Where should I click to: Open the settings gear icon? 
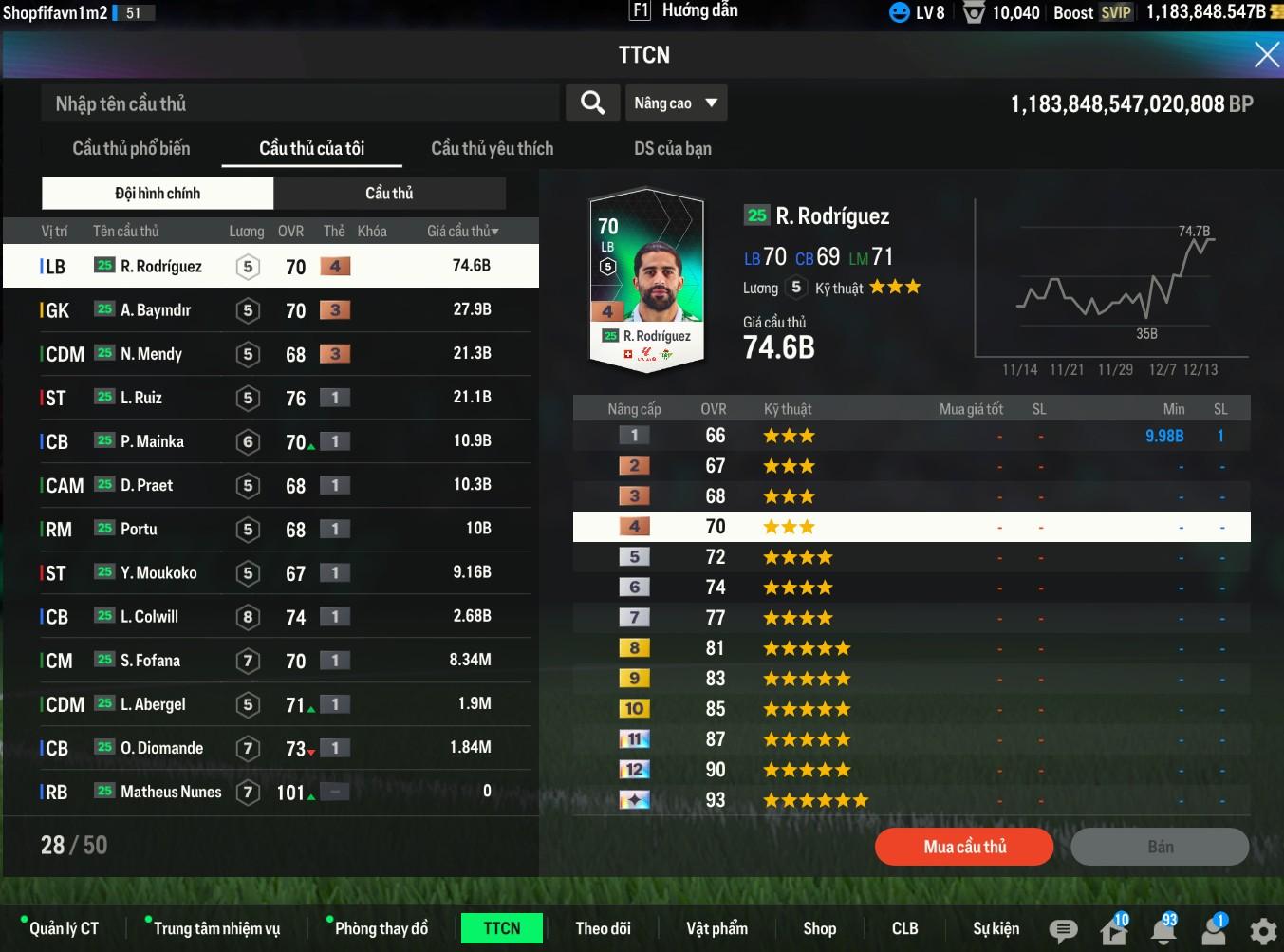click(x=1262, y=930)
